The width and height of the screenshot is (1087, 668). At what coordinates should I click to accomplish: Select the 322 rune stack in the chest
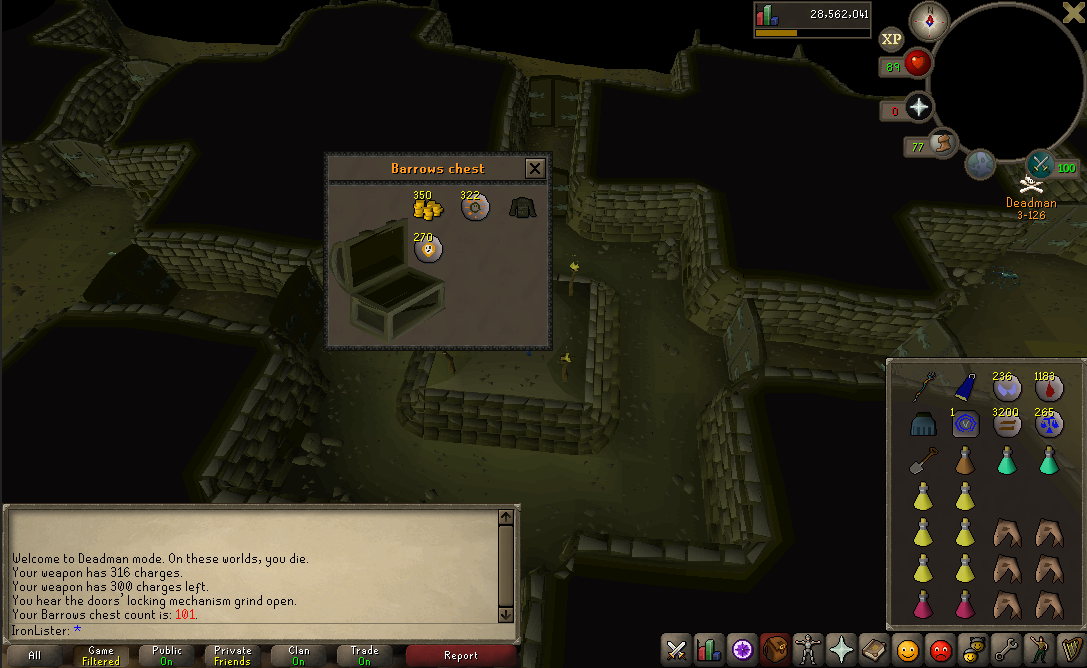click(x=474, y=208)
